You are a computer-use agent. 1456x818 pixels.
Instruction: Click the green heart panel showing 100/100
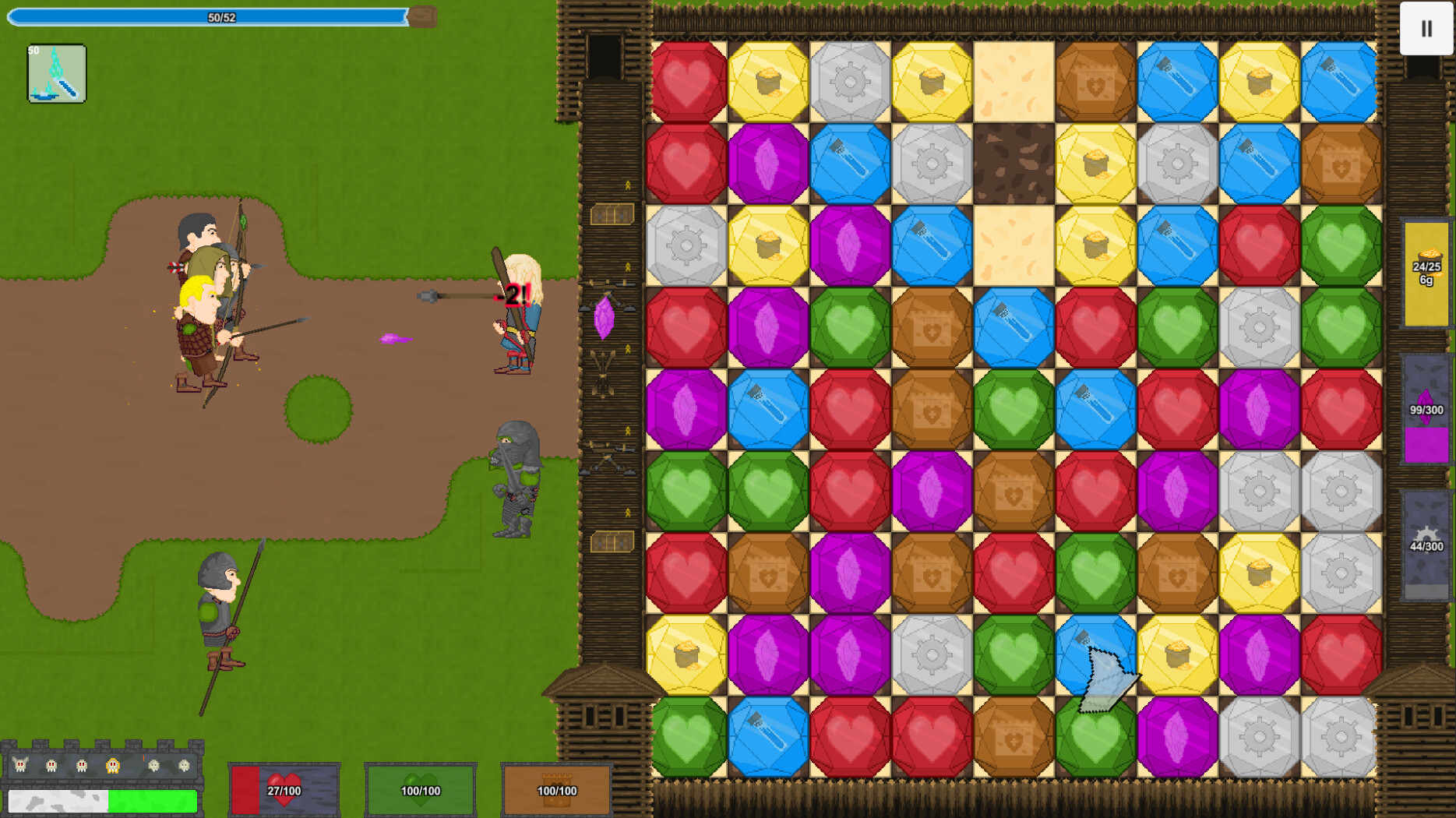(x=420, y=788)
